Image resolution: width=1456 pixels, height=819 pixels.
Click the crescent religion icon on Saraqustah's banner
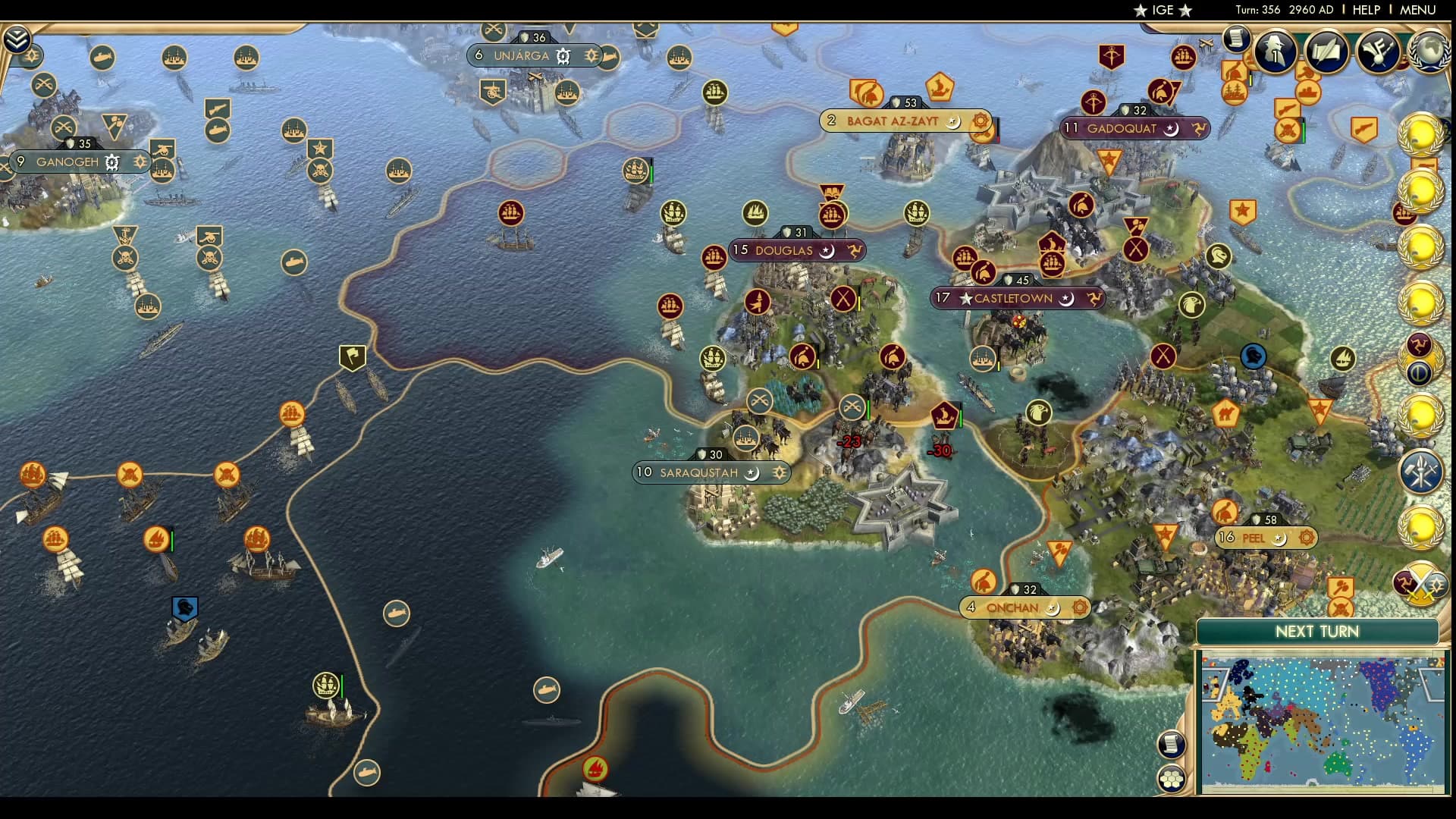[x=750, y=472]
